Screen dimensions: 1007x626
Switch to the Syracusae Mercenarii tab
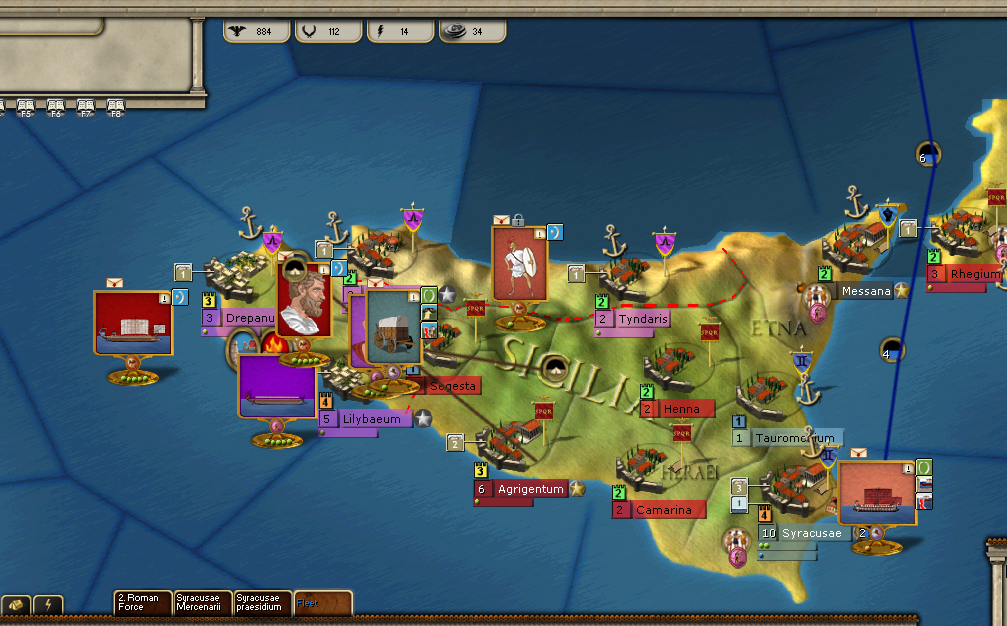(202, 602)
